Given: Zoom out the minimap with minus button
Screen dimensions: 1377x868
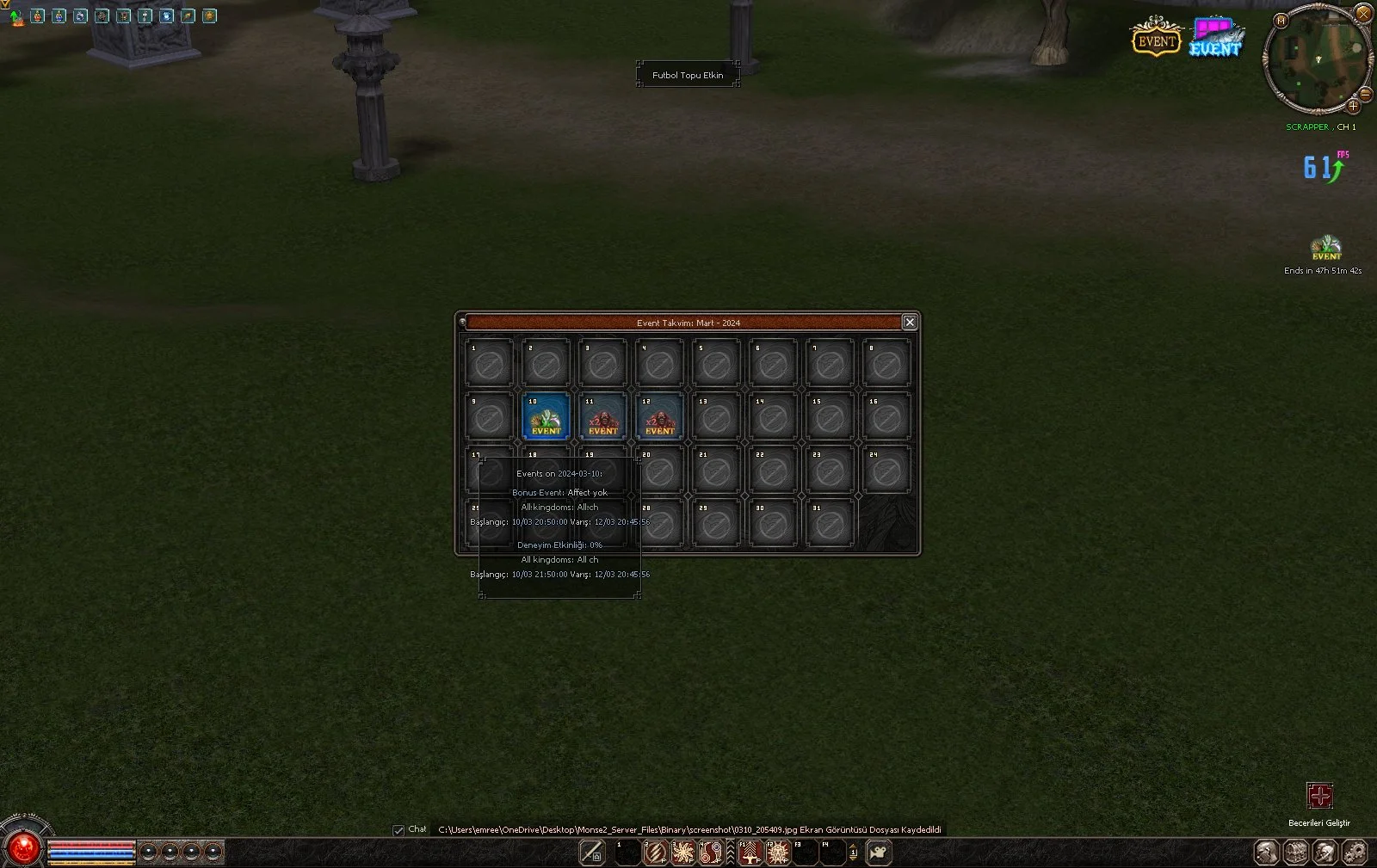Looking at the screenshot, I should point(1365,94).
